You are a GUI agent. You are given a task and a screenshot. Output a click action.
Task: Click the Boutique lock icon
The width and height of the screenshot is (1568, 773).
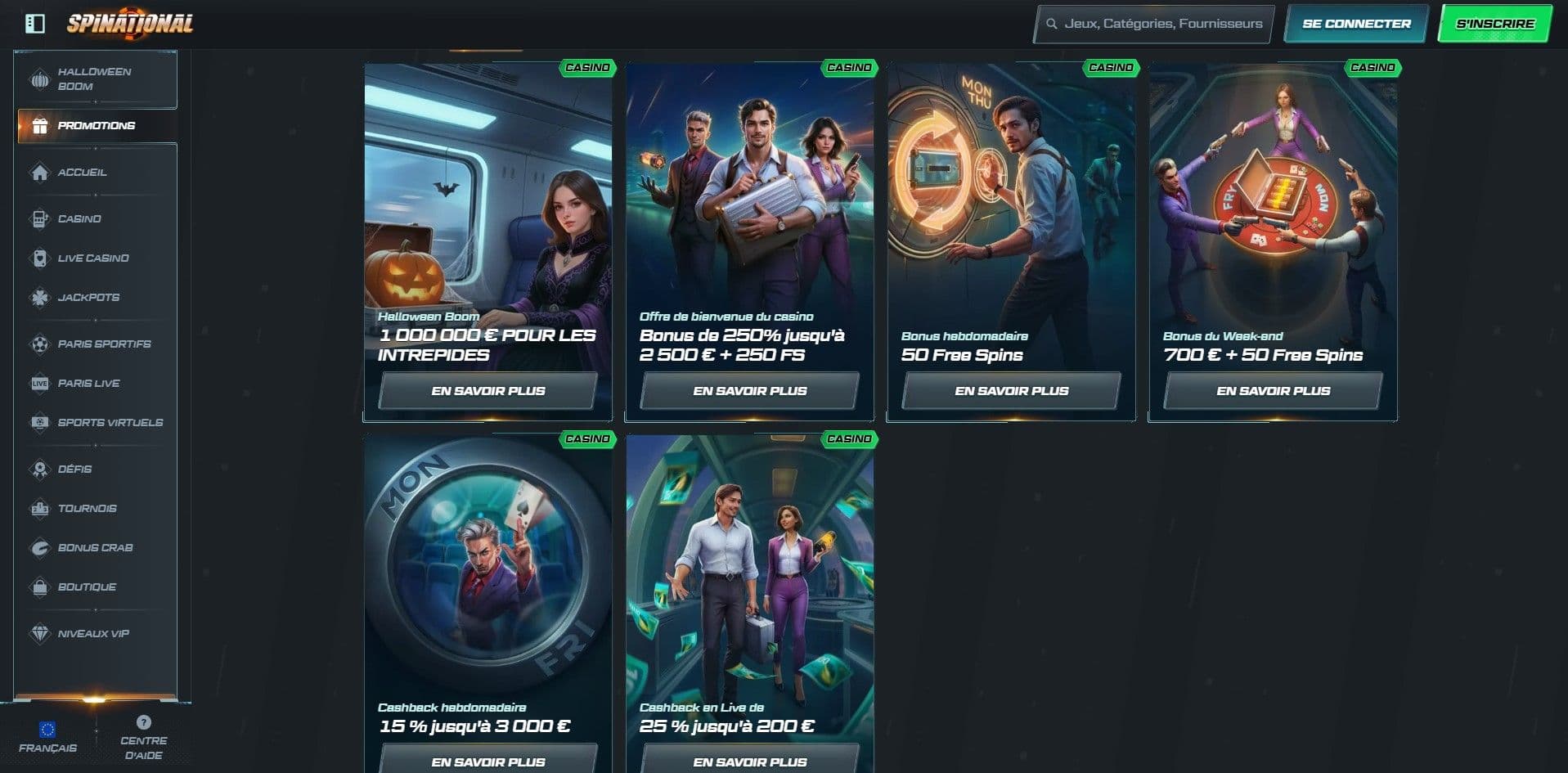point(38,586)
